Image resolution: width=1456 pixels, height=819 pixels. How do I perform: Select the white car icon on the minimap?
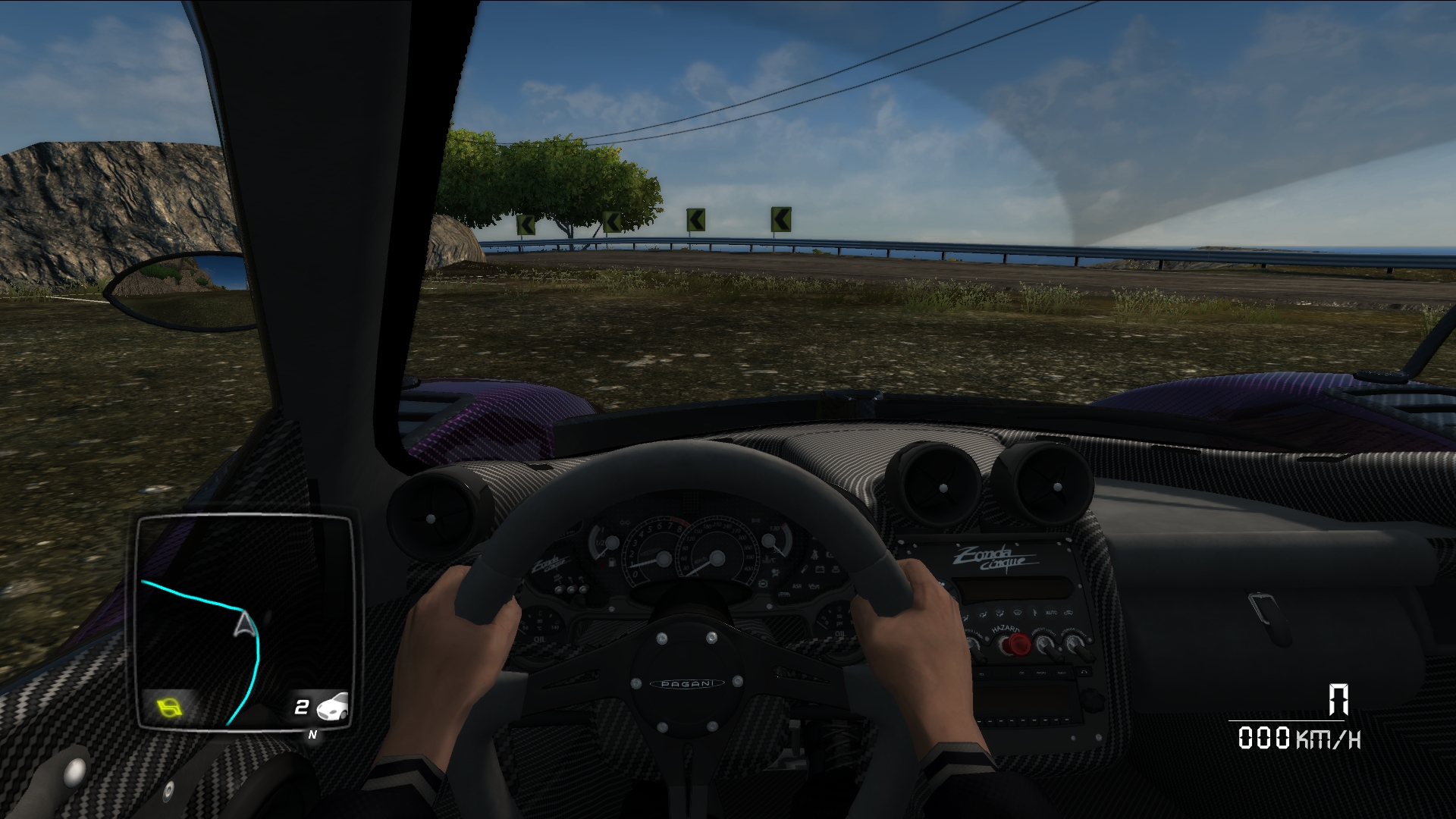[332, 707]
